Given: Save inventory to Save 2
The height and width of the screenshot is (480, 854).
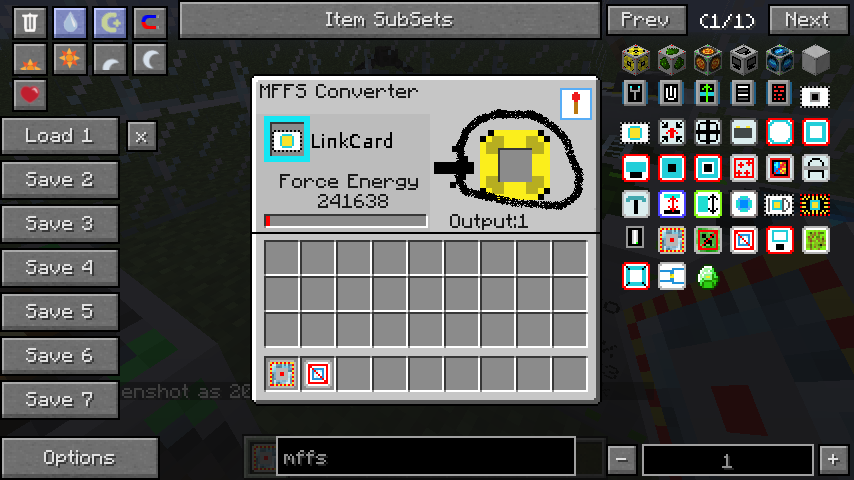Looking at the screenshot, I should coord(60,180).
